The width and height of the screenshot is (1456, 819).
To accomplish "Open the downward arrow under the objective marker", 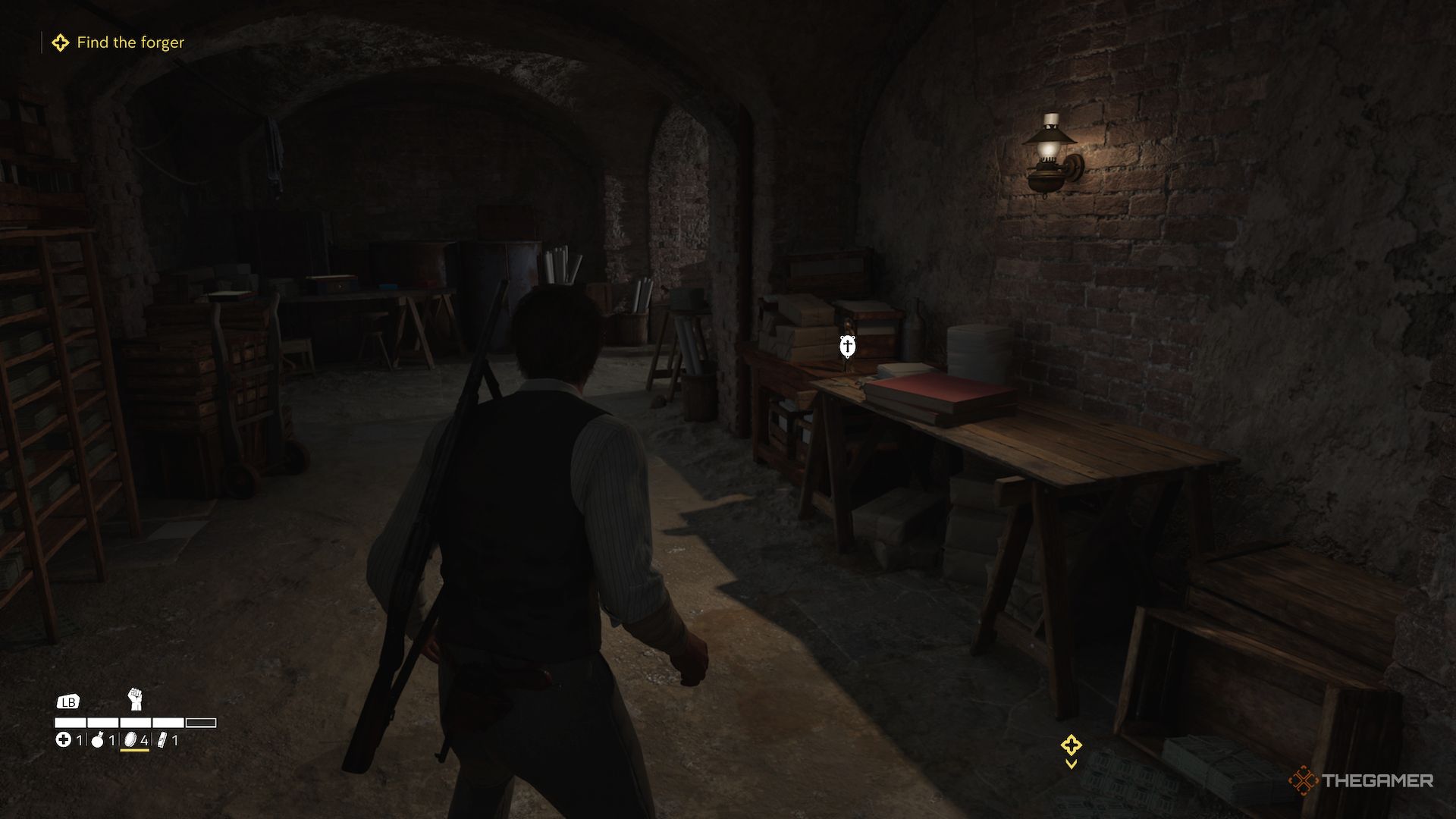I will pyautogui.click(x=1071, y=764).
